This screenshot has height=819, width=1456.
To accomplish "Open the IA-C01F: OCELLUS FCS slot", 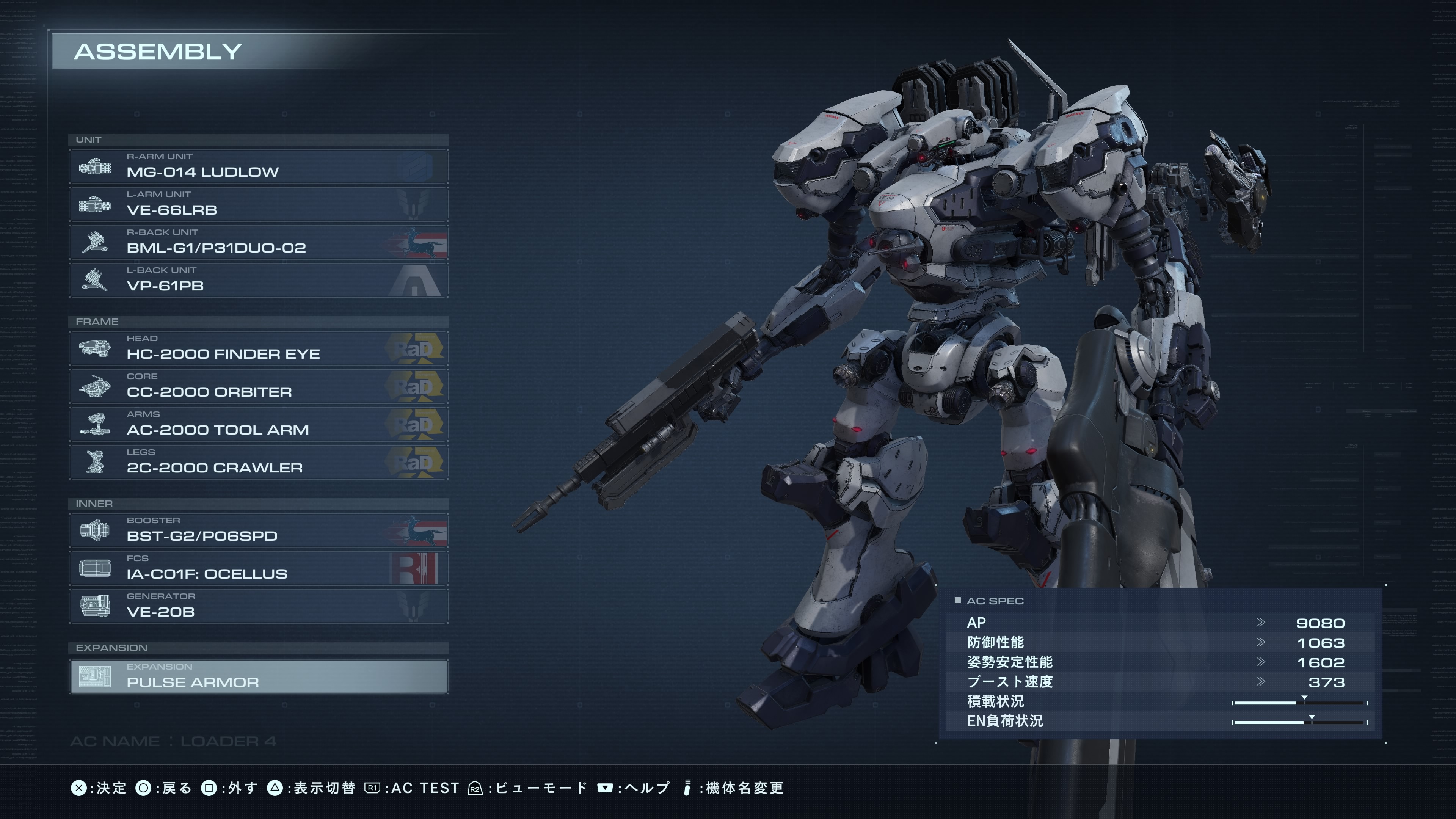I will (258, 568).
